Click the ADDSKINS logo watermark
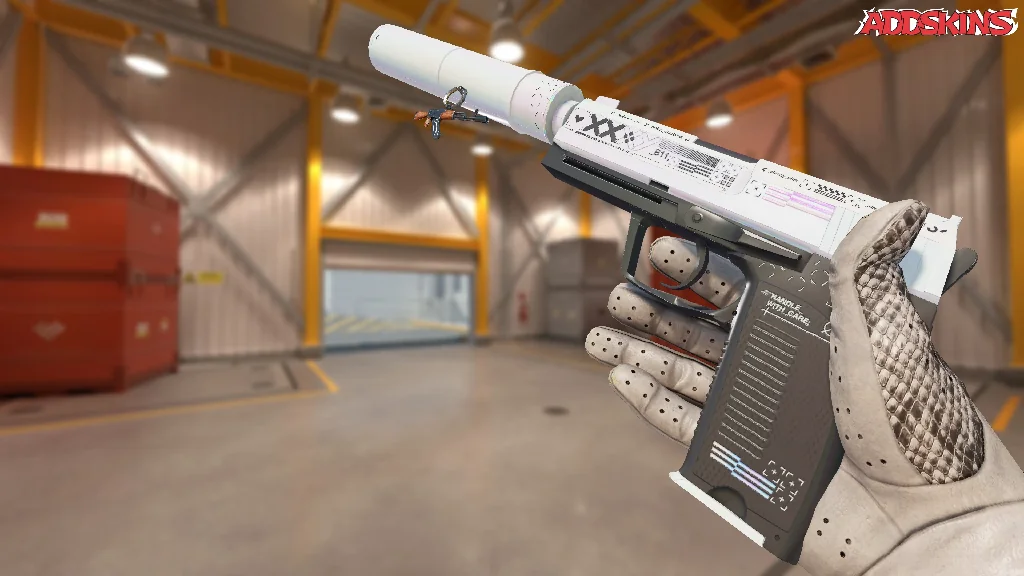 939,22
